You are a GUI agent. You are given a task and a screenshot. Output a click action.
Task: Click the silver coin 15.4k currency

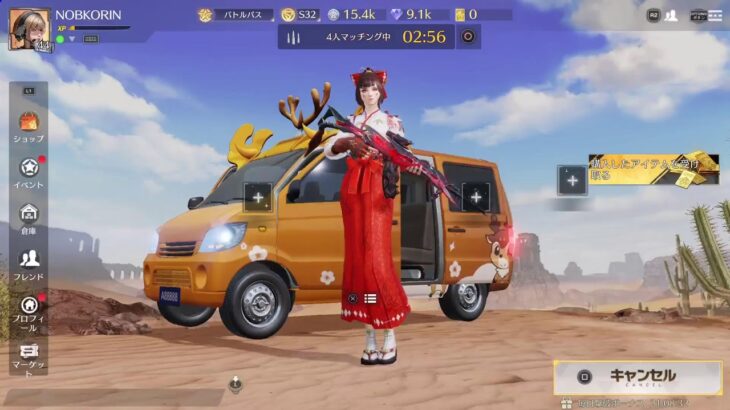click(351, 15)
